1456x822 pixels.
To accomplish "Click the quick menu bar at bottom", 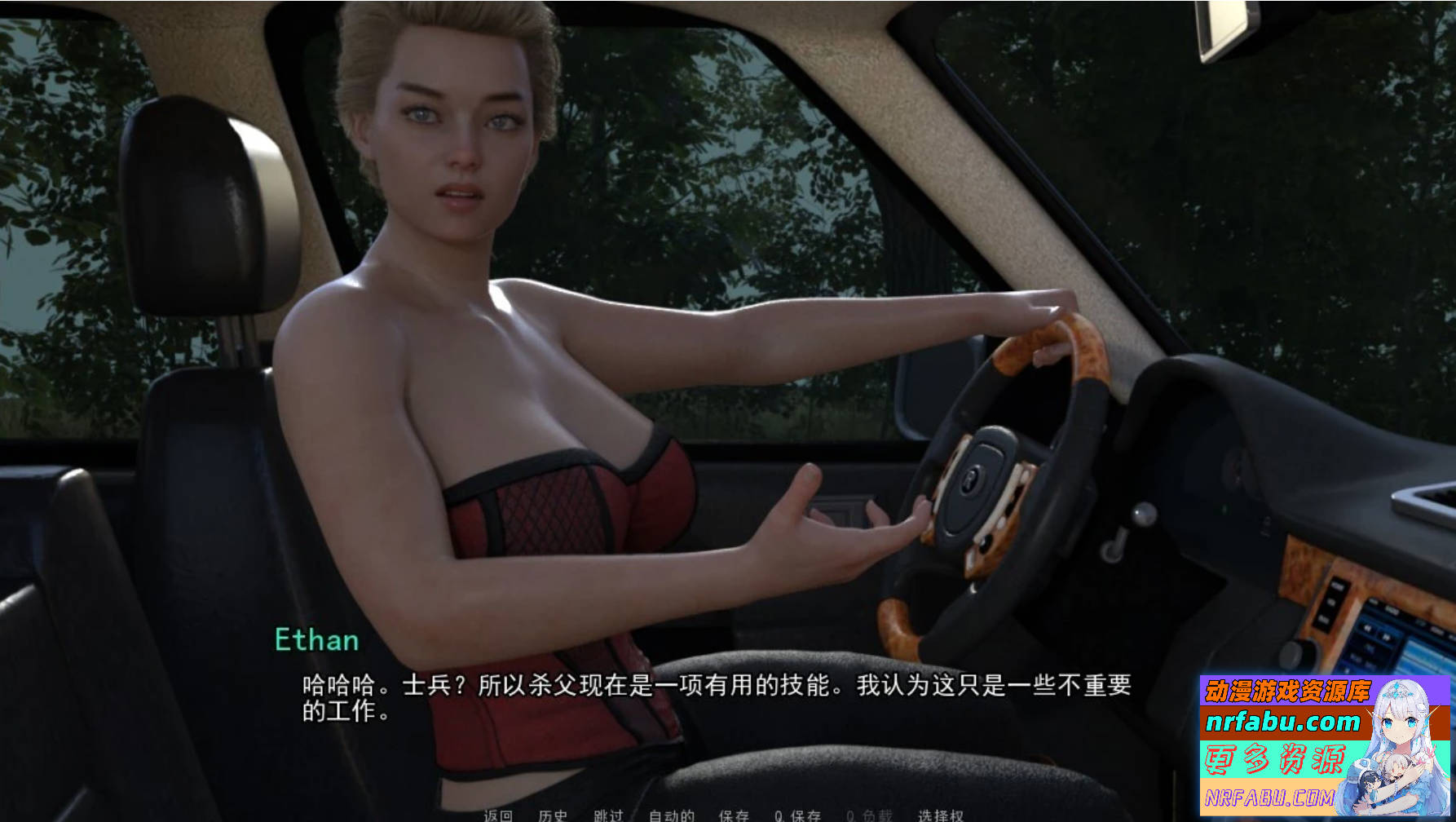I will (x=717, y=814).
